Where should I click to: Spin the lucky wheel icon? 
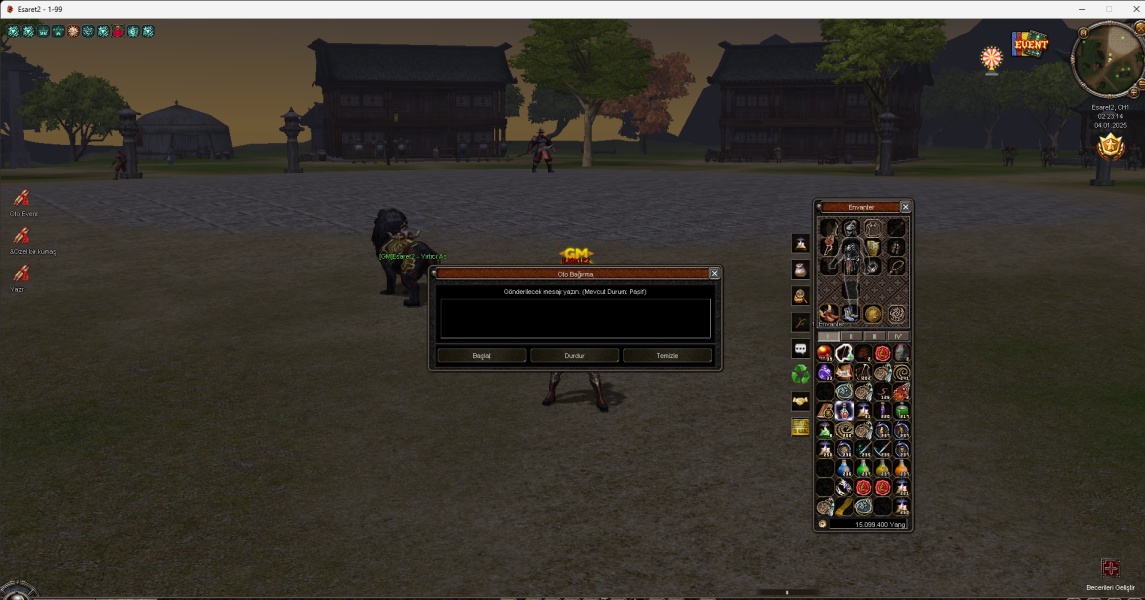click(x=991, y=58)
